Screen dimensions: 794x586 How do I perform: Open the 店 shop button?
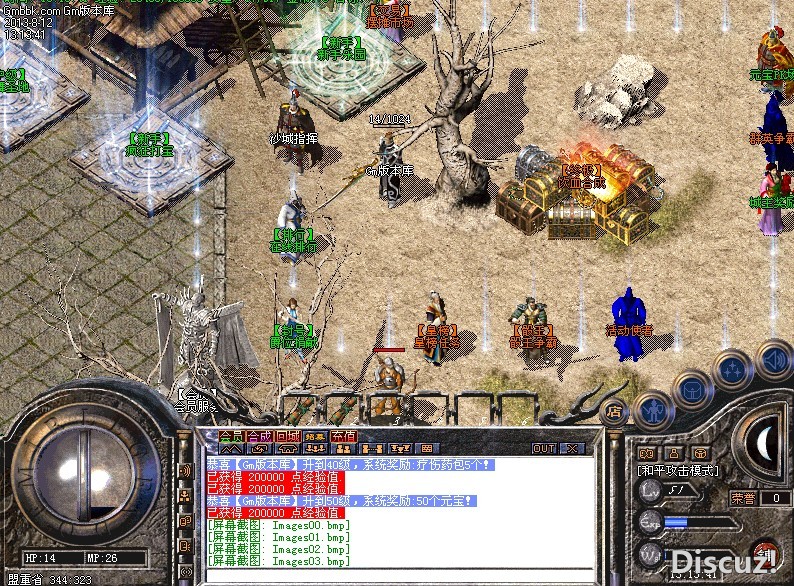click(616, 410)
